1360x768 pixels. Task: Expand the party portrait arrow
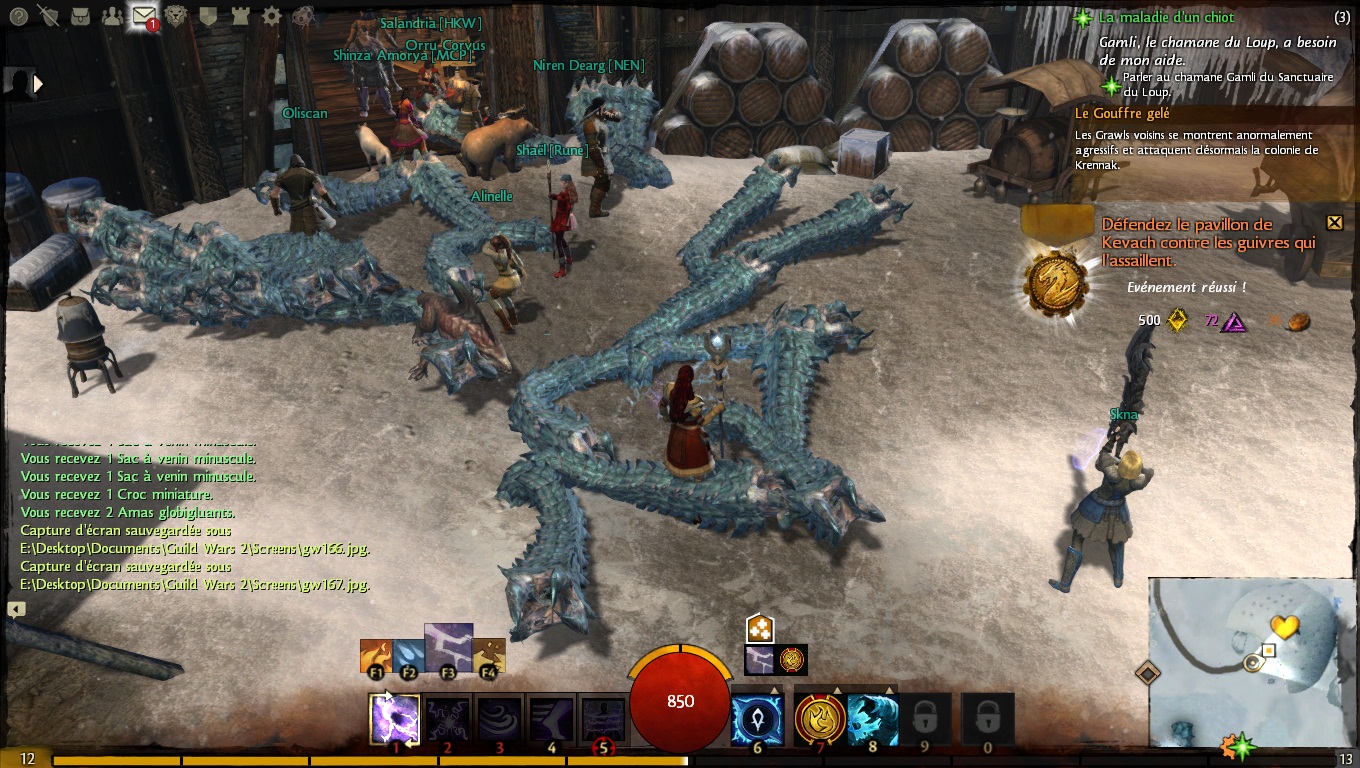point(39,84)
